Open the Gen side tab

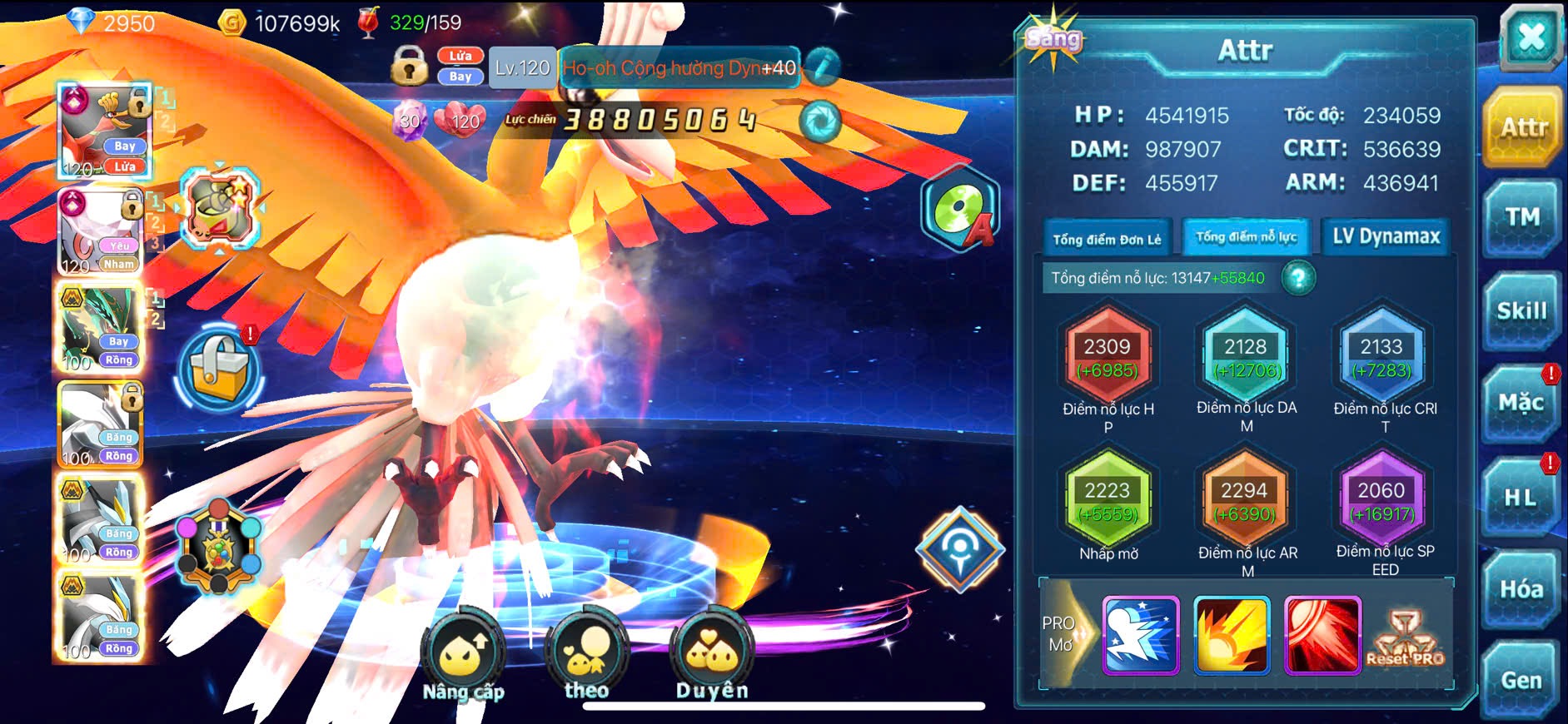pyautogui.click(x=1521, y=681)
